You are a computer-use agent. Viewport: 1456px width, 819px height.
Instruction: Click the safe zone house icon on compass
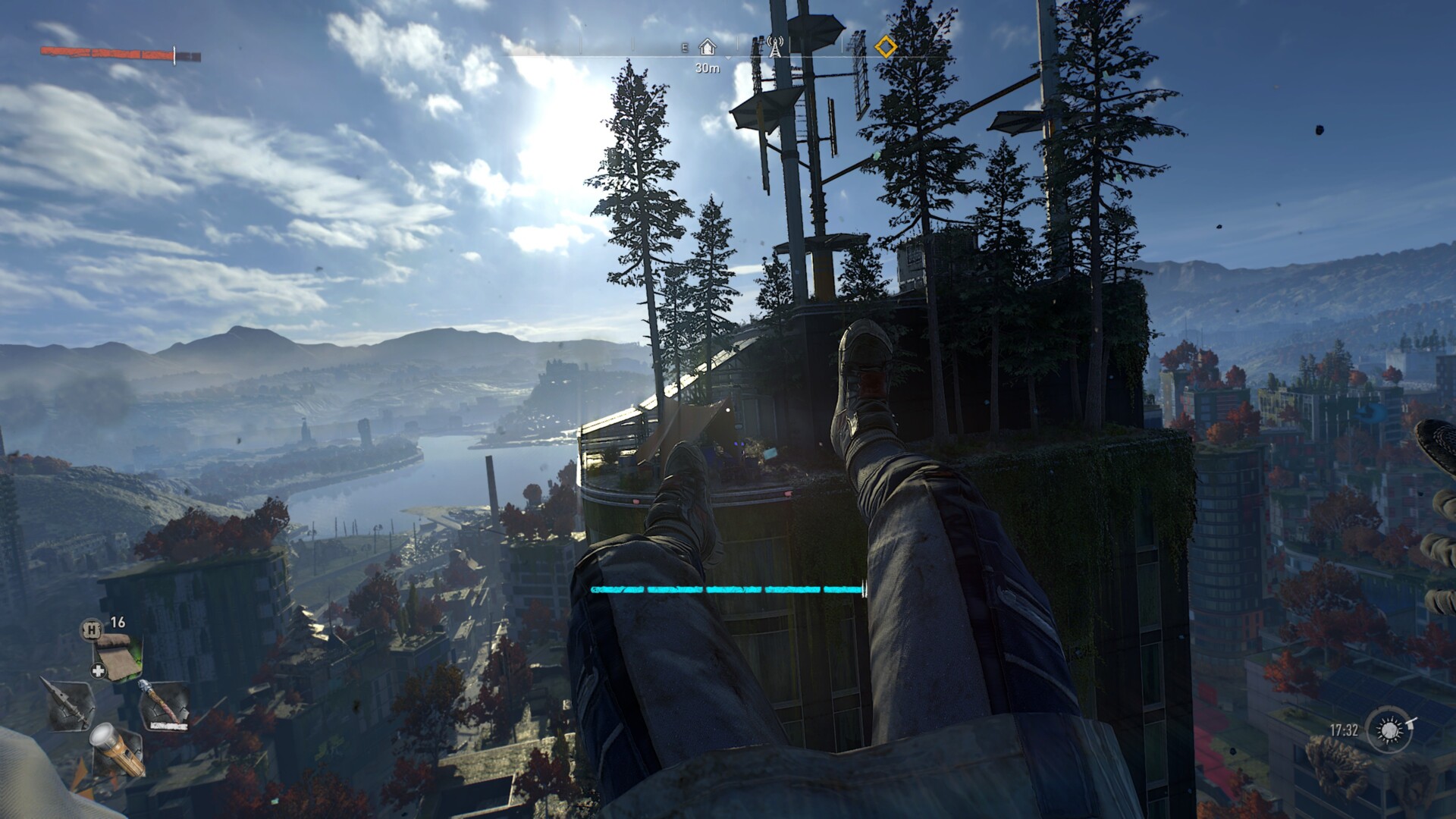tap(708, 45)
